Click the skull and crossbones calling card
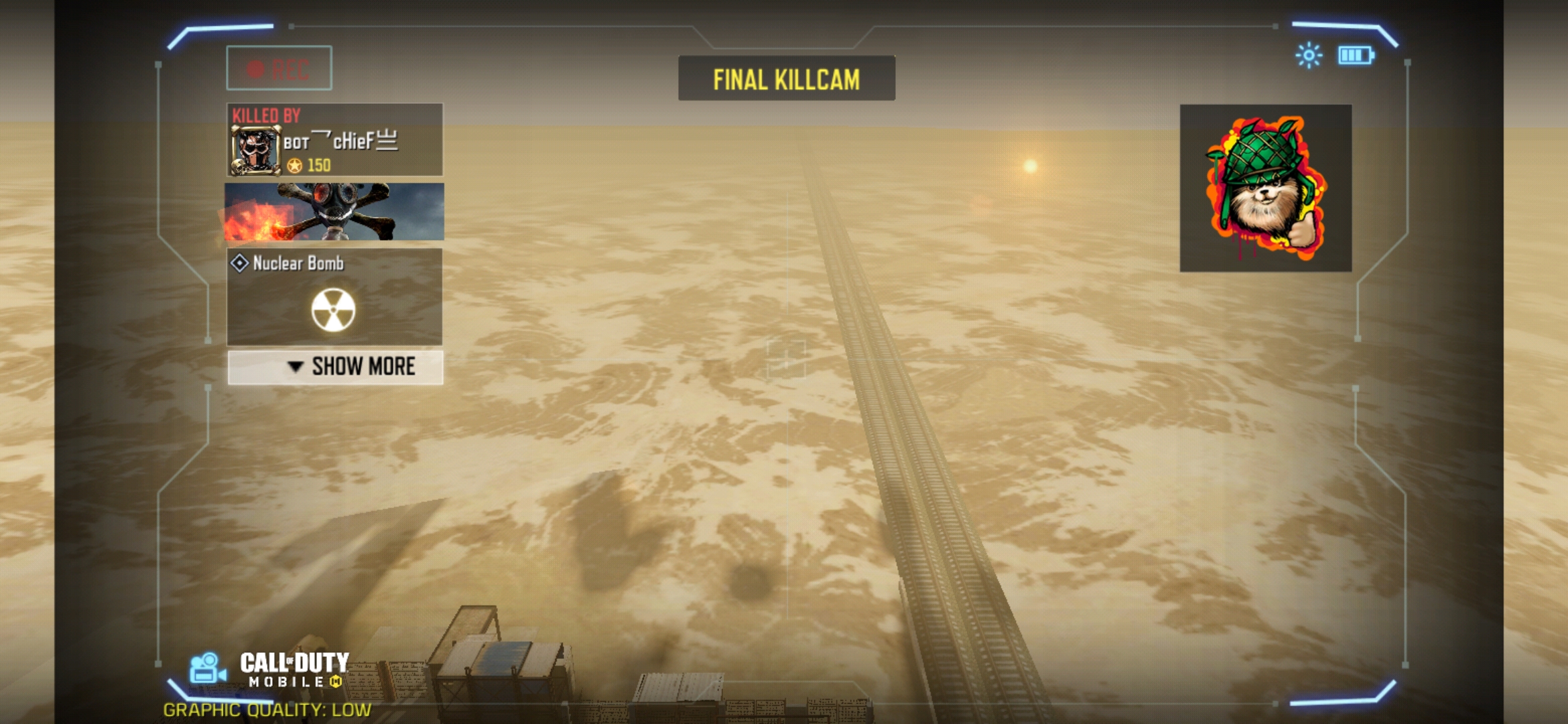The image size is (1568, 724). pos(334,212)
